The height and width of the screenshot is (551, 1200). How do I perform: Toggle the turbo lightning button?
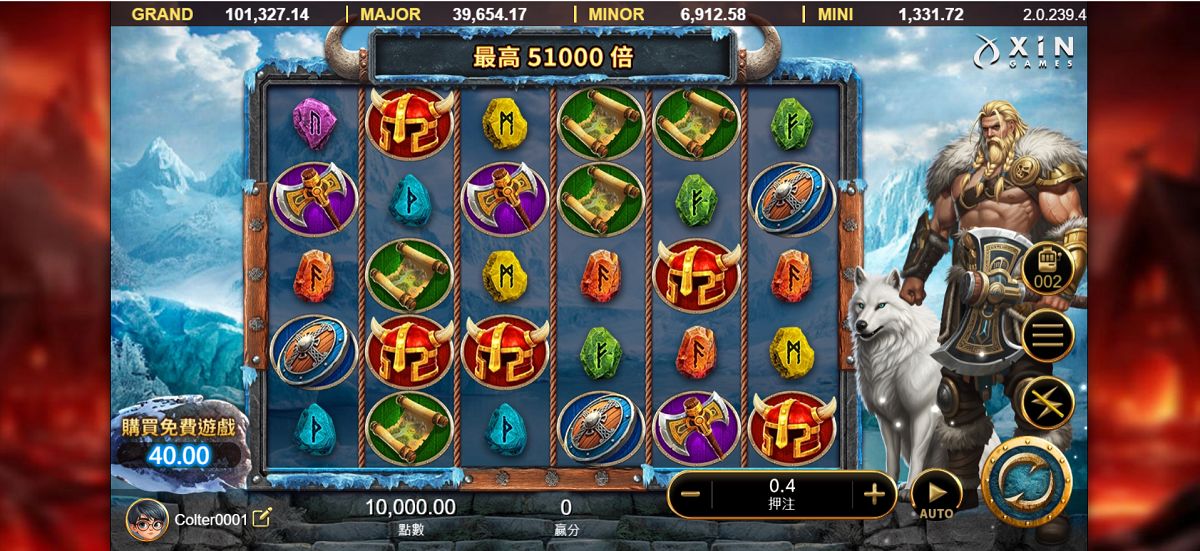click(x=1046, y=403)
